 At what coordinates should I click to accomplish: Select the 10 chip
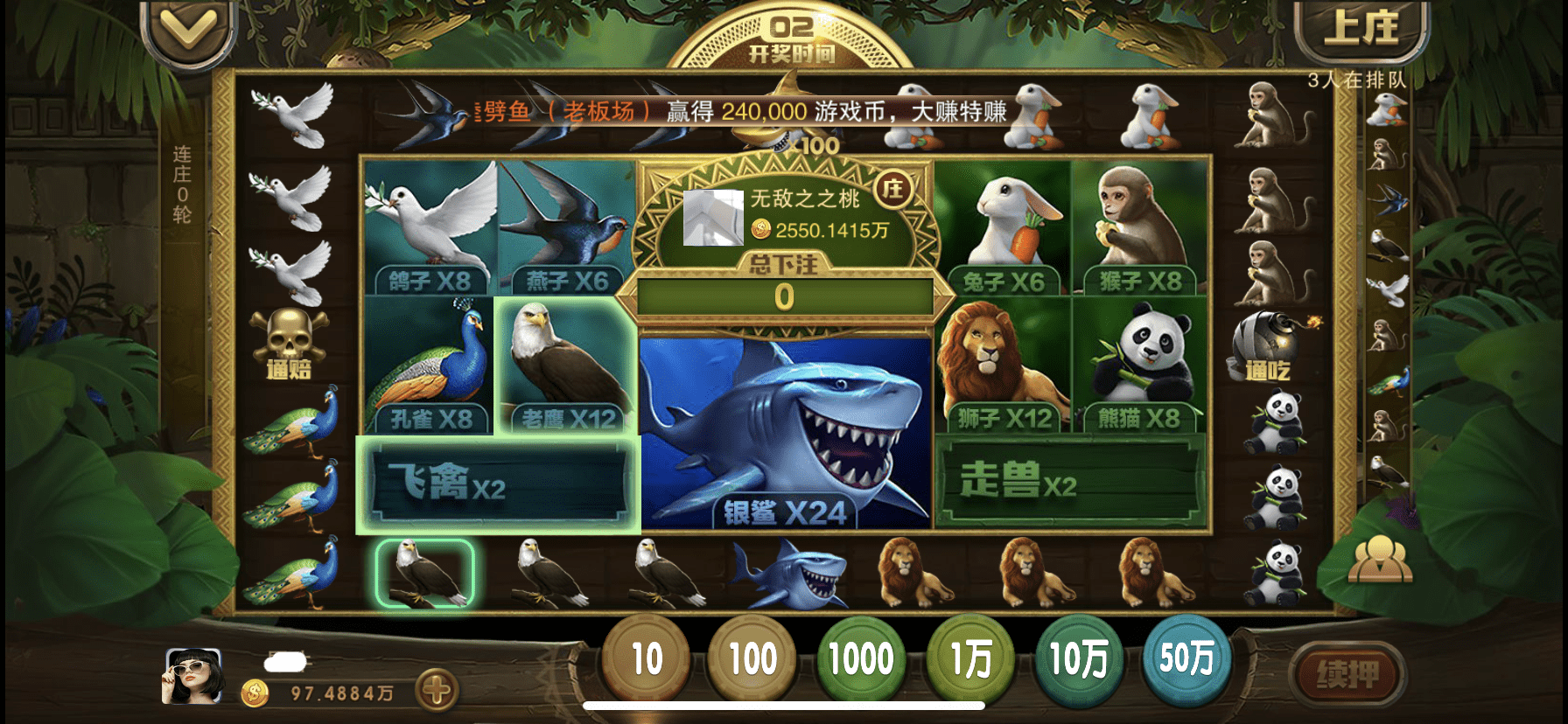(x=646, y=659)
